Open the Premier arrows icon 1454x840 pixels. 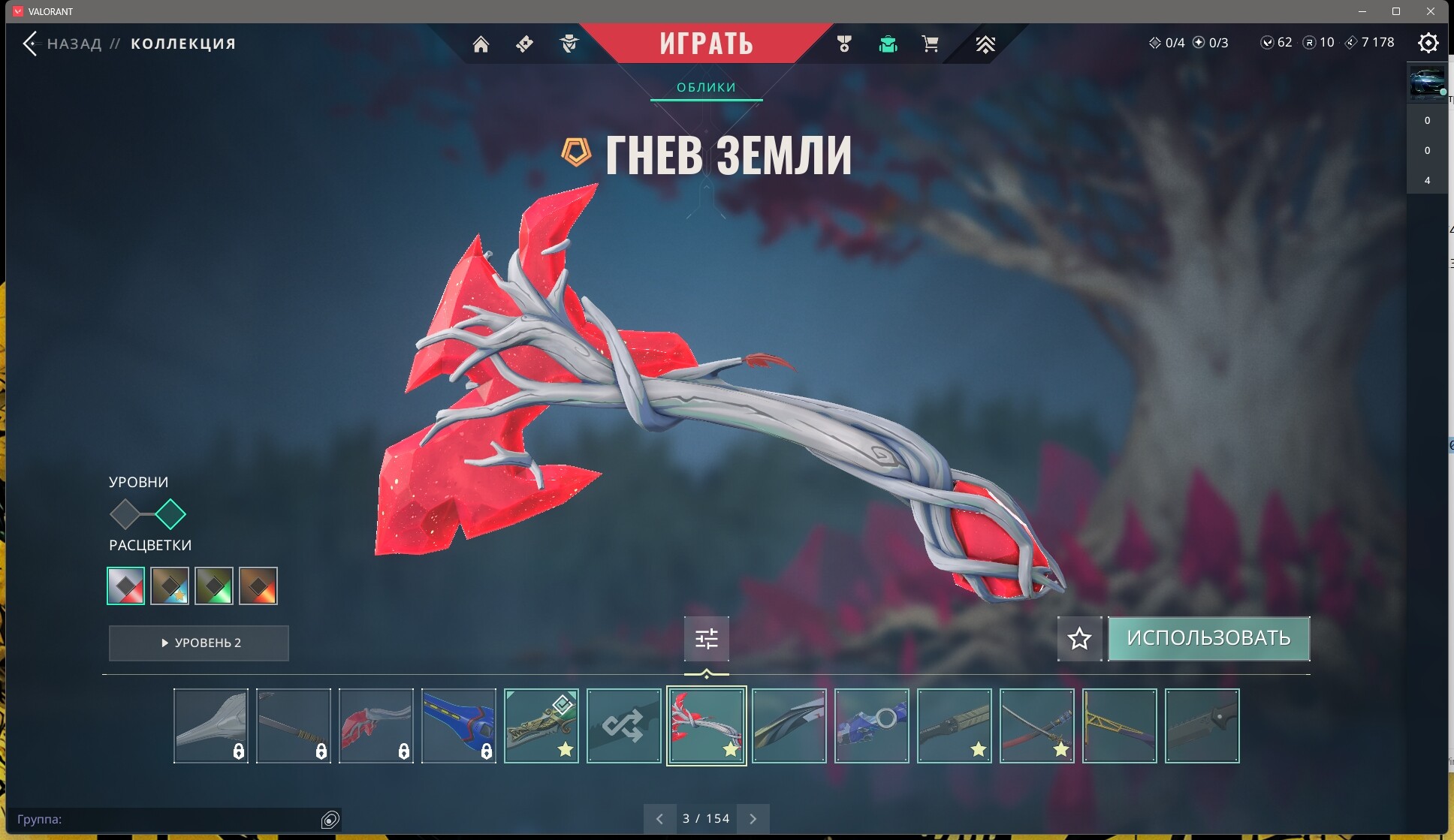point(985,44)
